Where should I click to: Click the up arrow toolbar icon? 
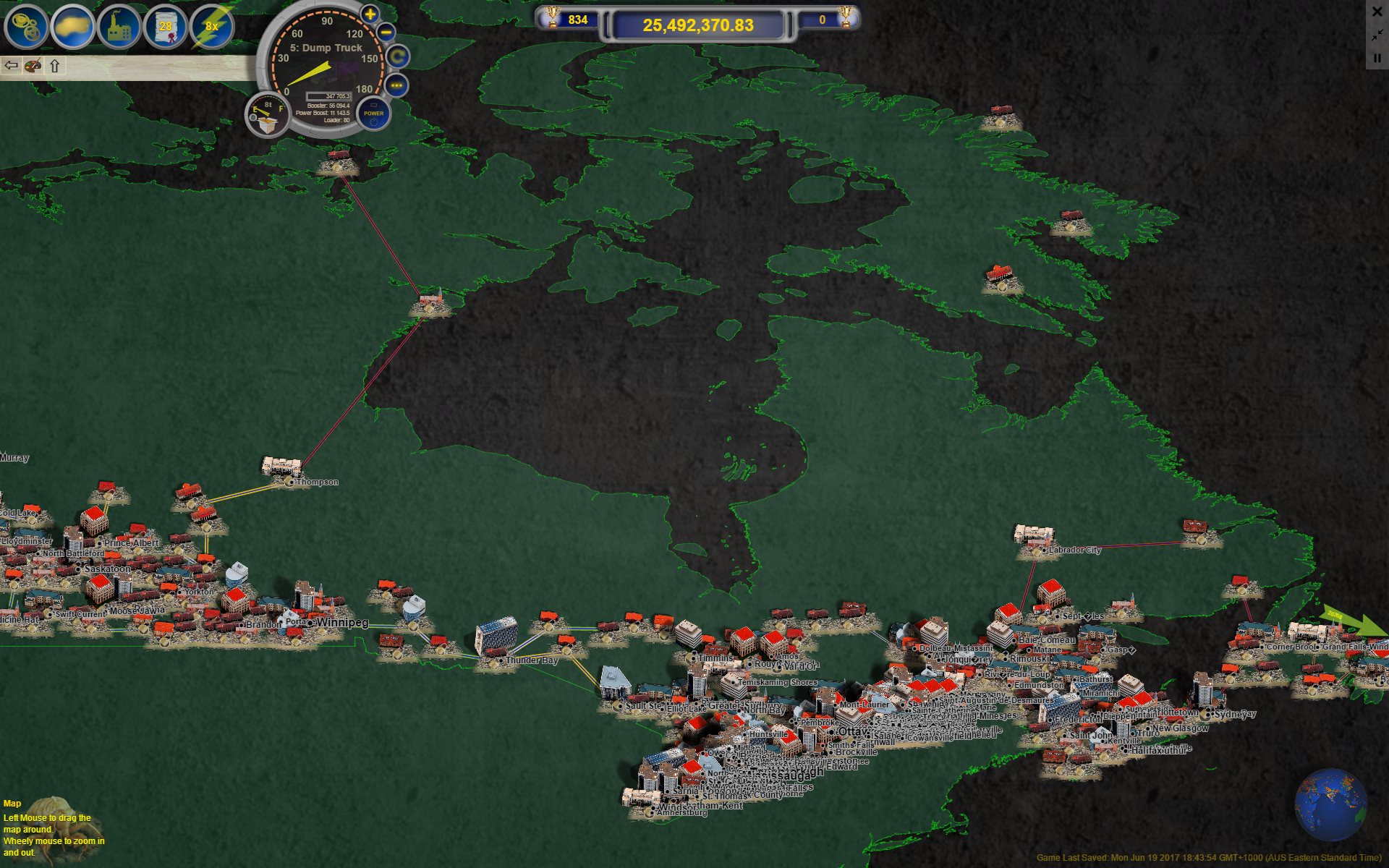[54, 66]
